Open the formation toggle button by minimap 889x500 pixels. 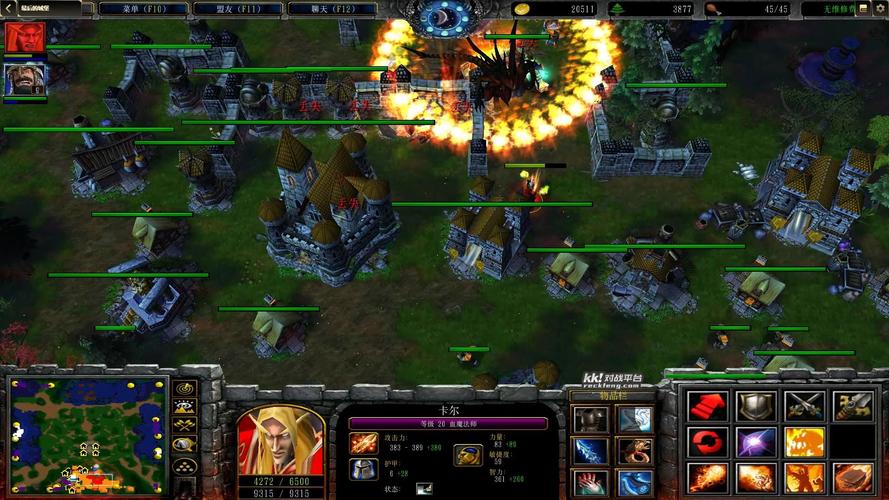click(x=185, y=465)
